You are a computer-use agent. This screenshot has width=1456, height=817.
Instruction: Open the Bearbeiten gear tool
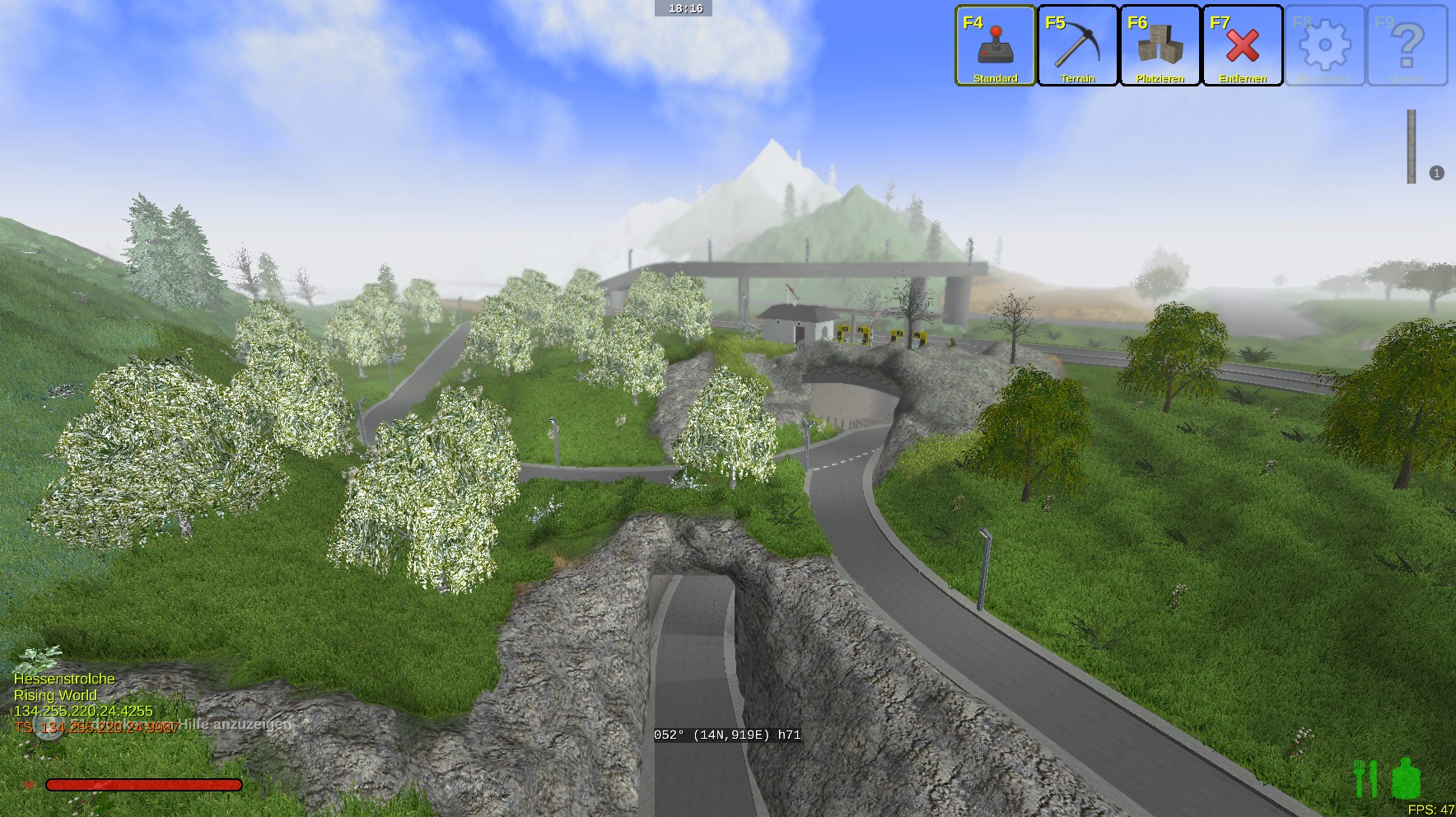pos(1324,46)
